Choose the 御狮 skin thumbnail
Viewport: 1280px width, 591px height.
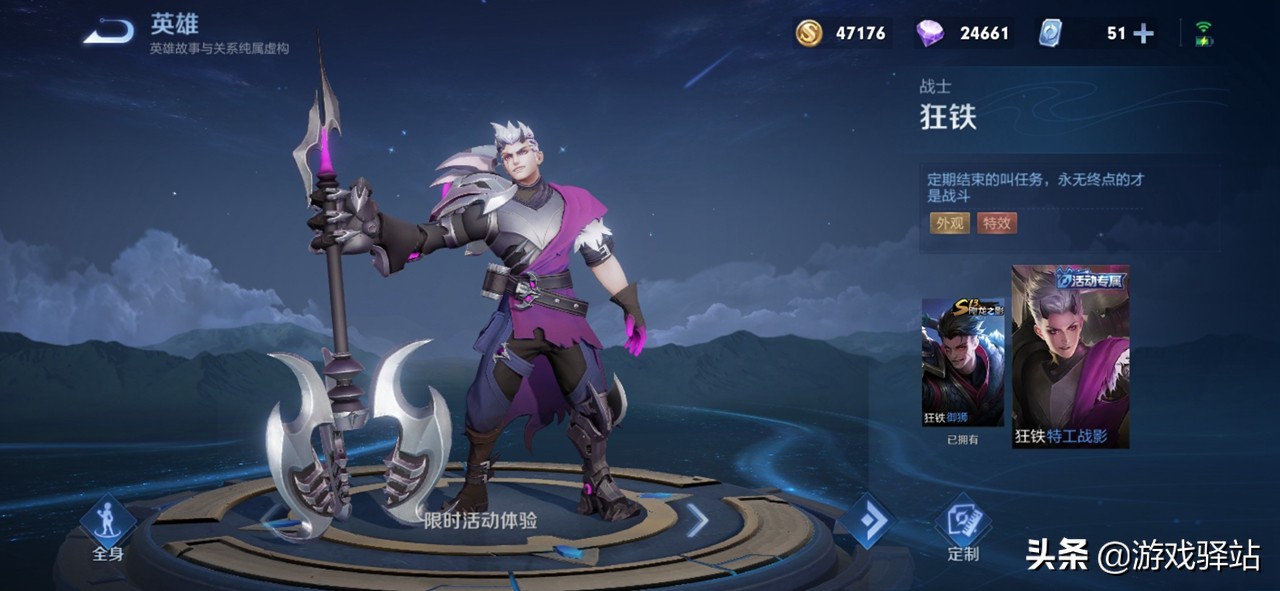pos(963,362)
